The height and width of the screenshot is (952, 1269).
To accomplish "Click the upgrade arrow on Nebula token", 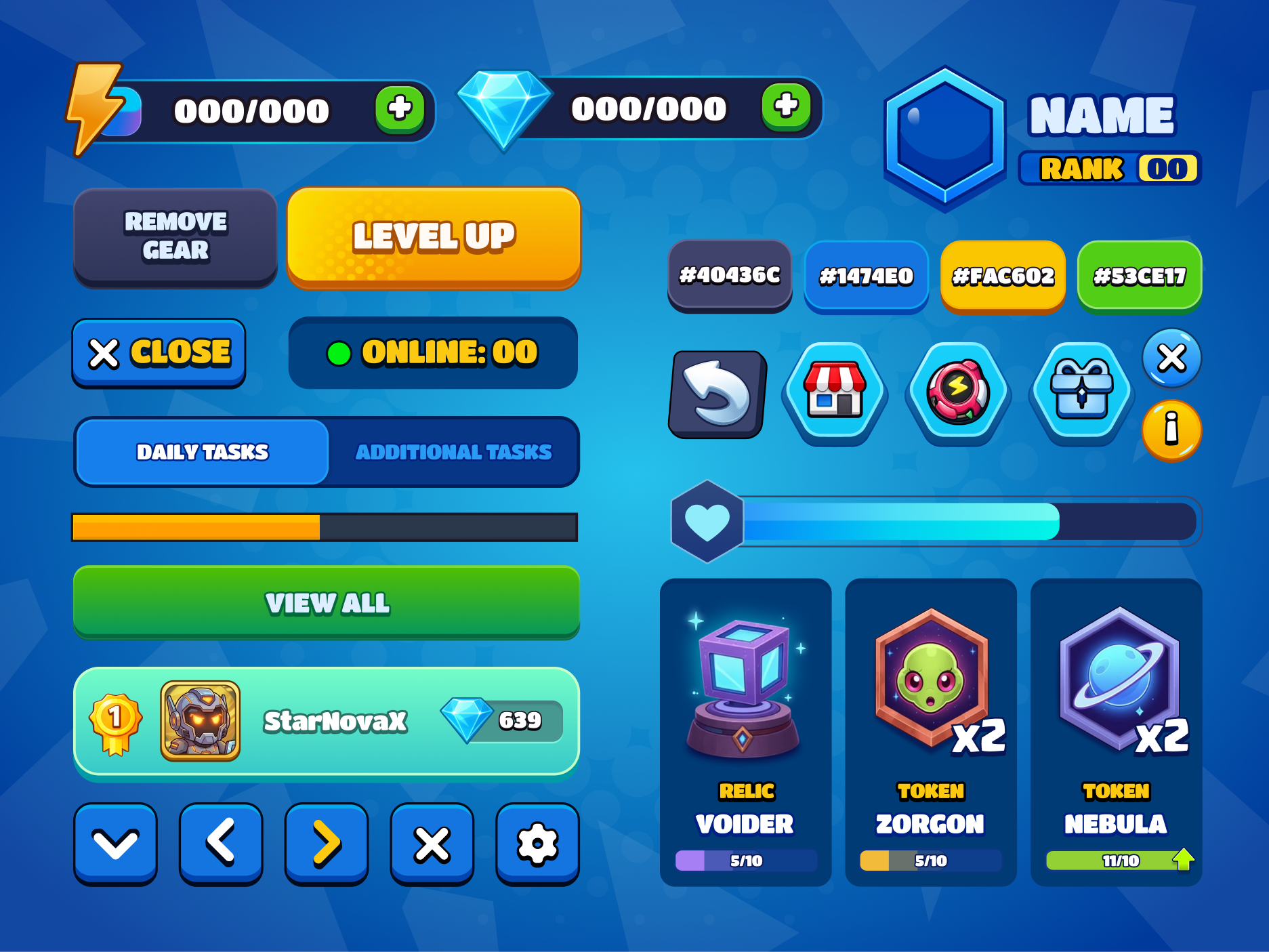I will tap(1183, 858).
